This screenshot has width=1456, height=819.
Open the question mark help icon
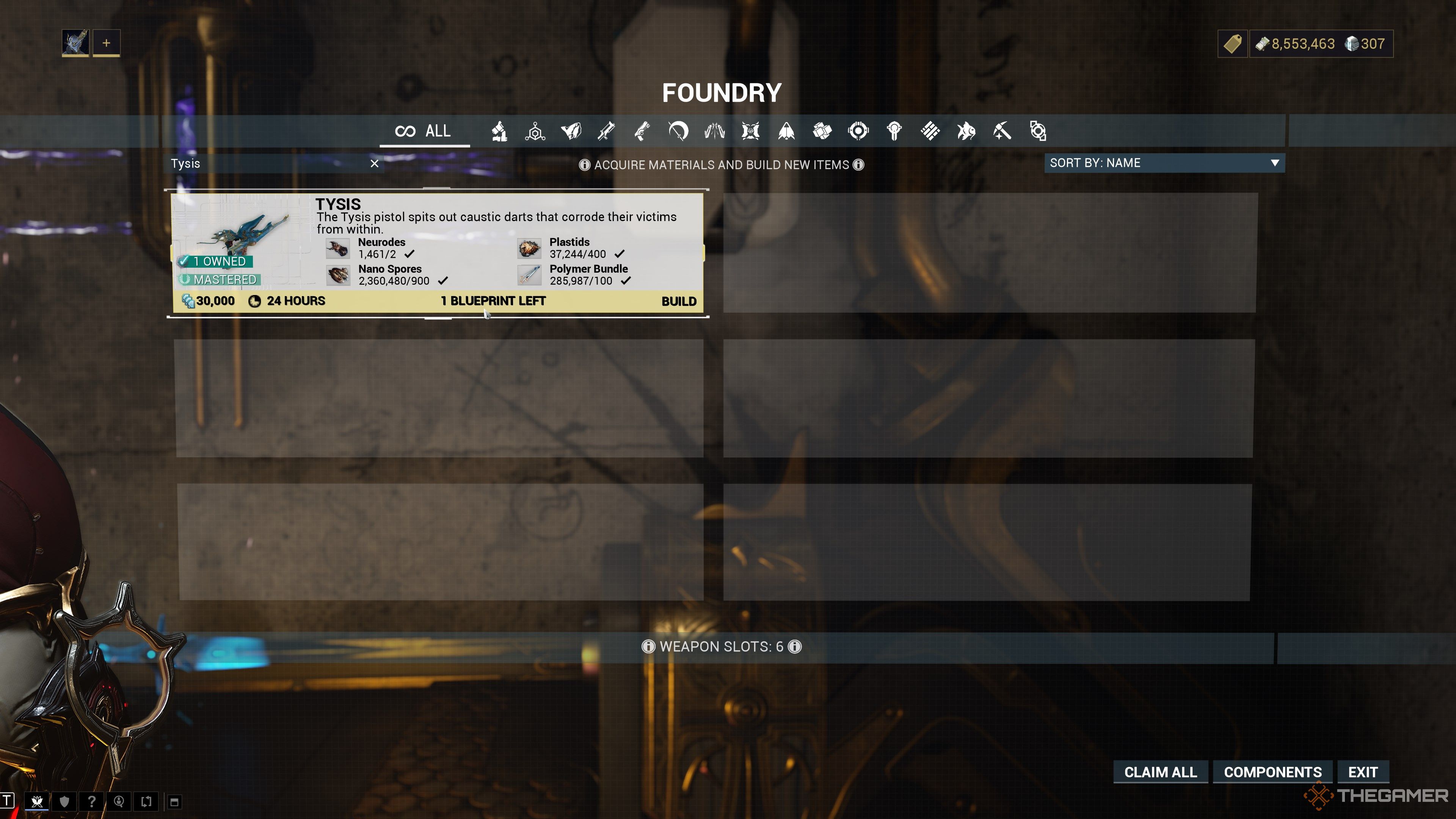pos(91,801)
